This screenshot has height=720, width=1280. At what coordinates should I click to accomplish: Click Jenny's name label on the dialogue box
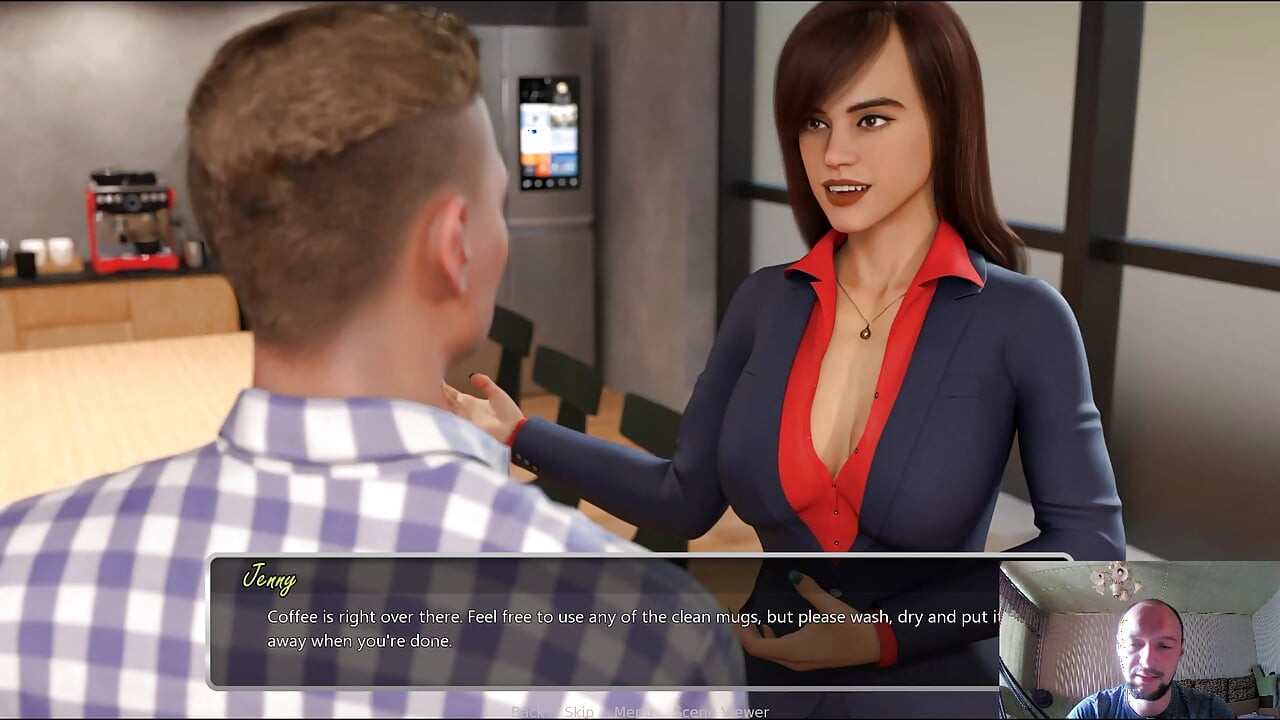(270, 578)
